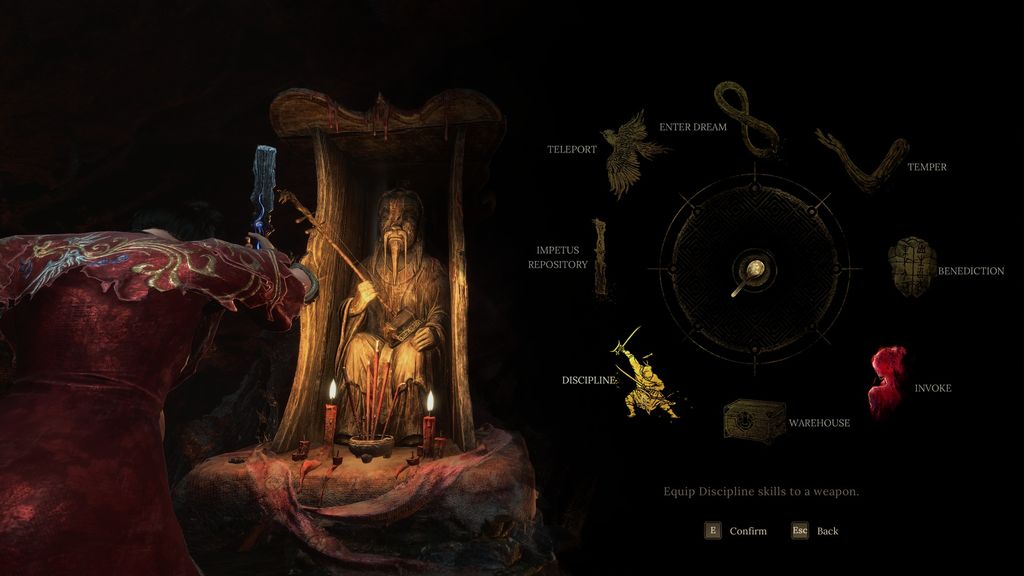Choose the red Invoke figure

coord(887,381)
